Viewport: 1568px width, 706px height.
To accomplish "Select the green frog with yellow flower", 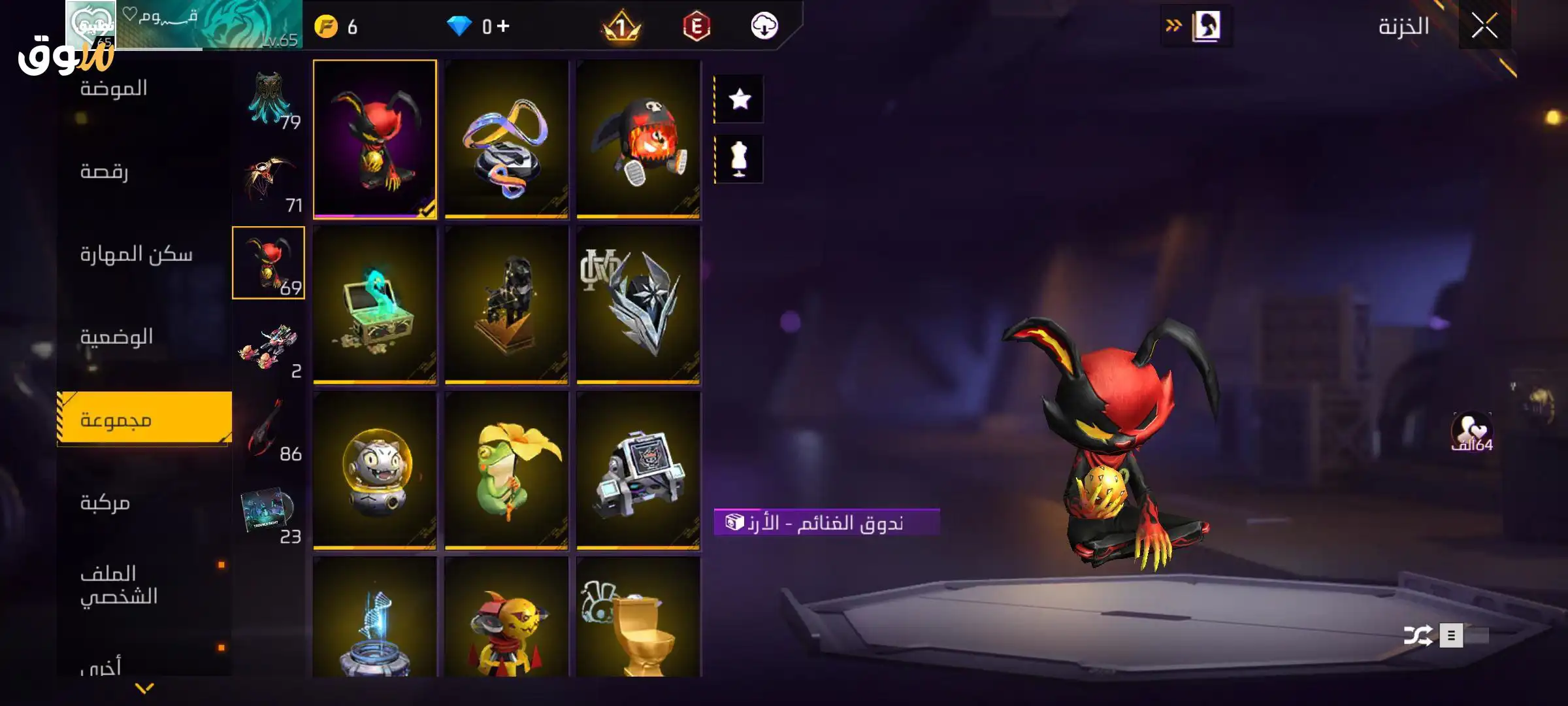I will [506, 471].
